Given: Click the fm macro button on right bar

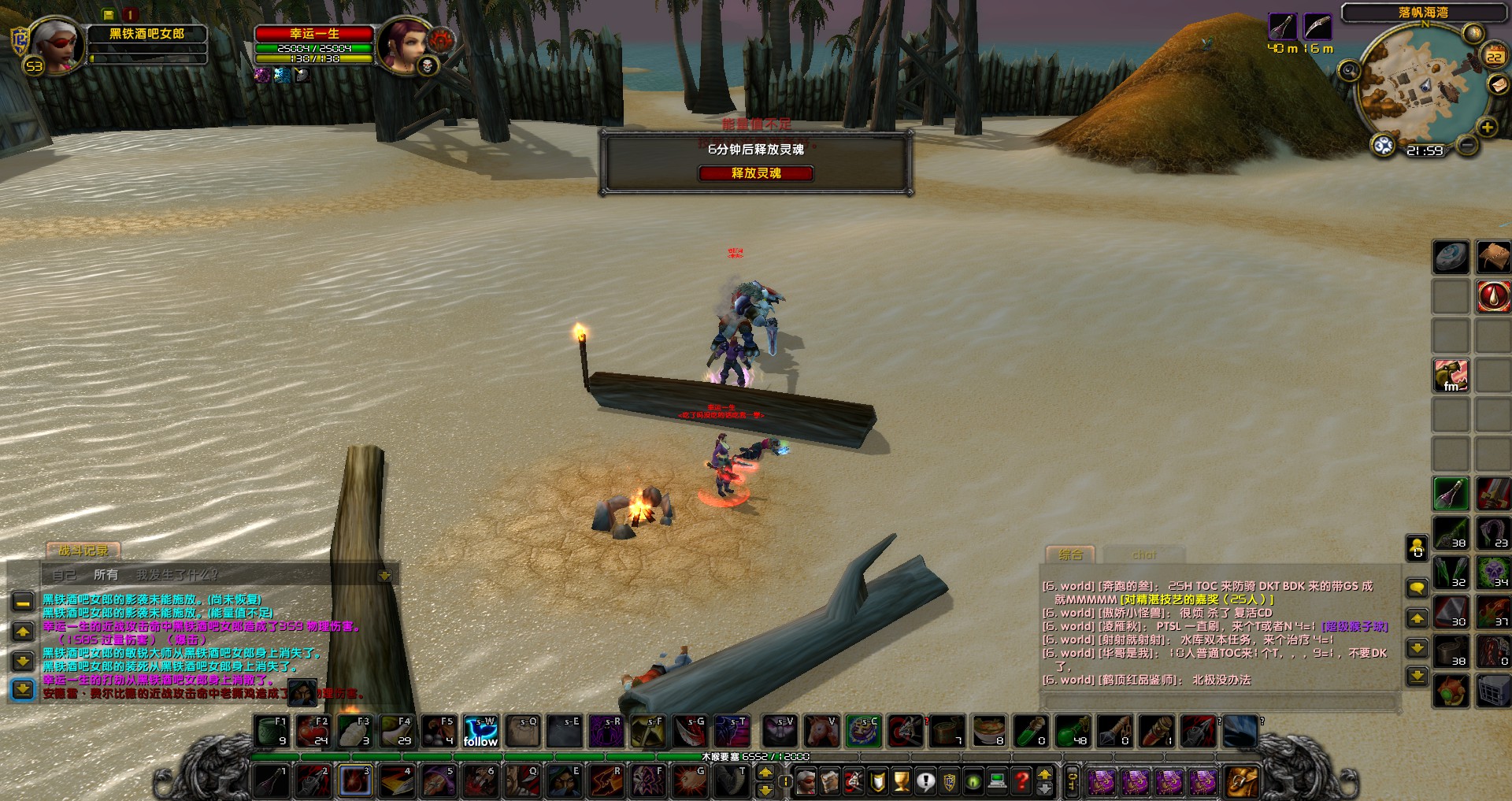Looking at the screenshot, I should 1451,376.
